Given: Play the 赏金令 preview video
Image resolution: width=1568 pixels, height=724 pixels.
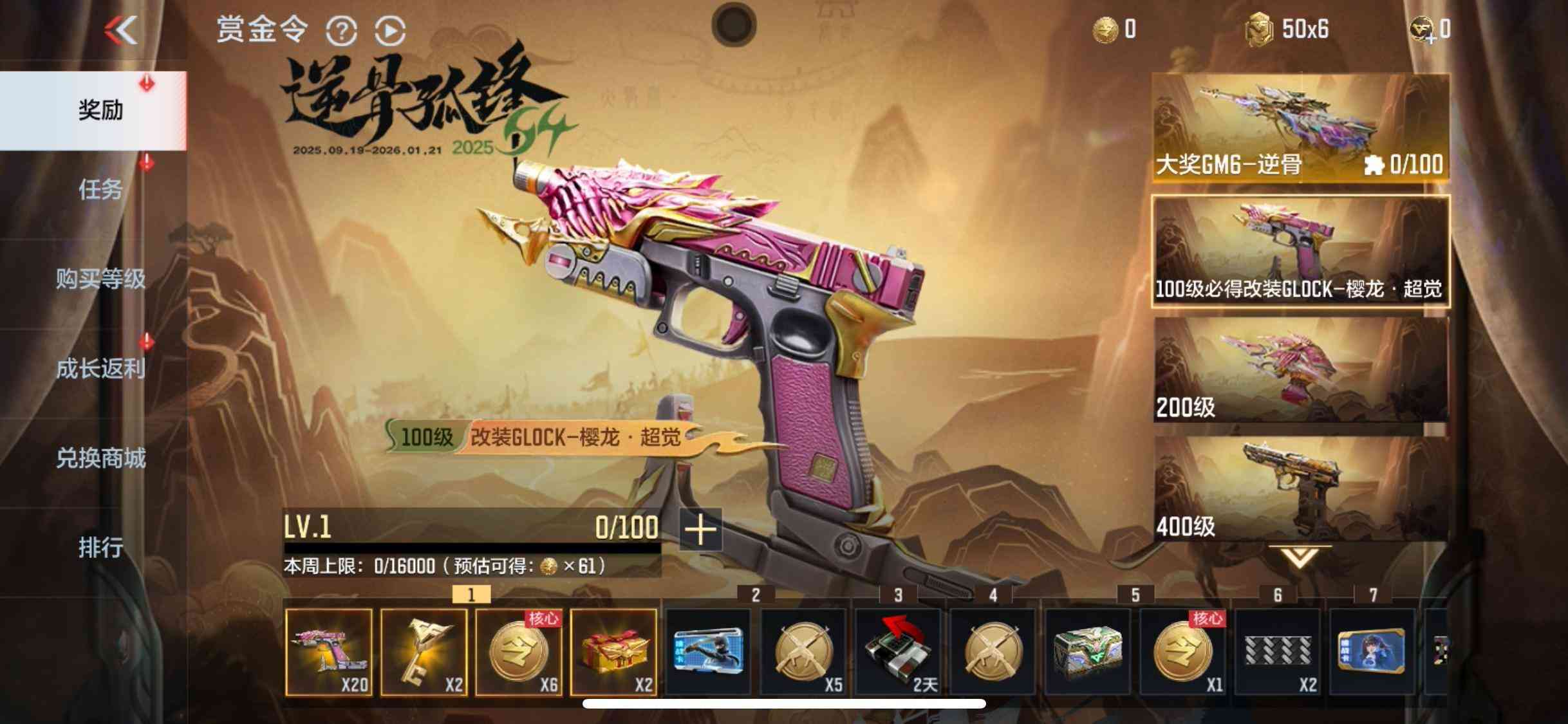Looking at the screenshot, I should point(390,30).
